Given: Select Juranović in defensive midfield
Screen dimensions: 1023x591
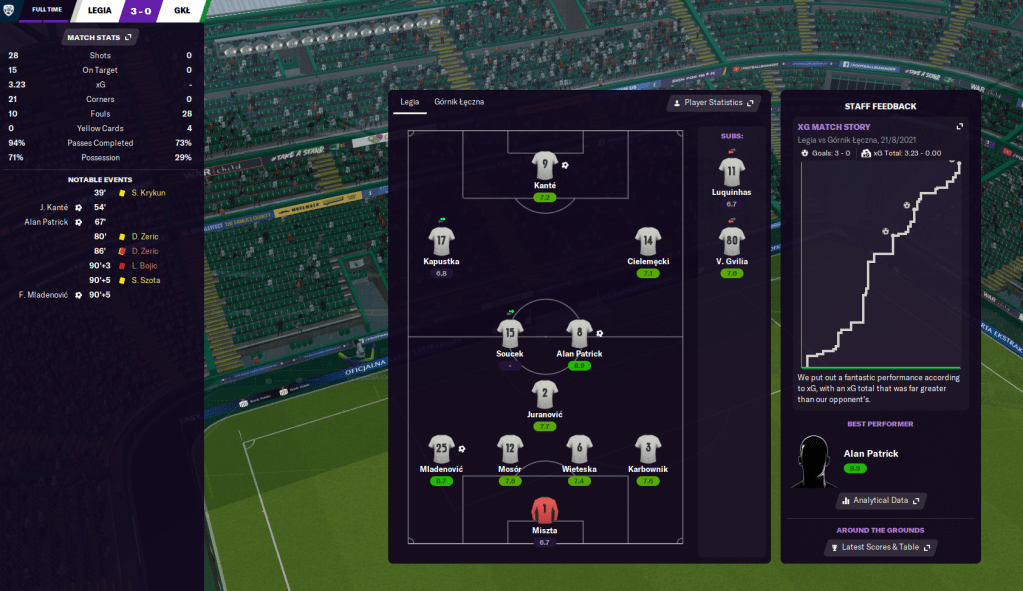Looking at the screenshot, I should point(544,393).
